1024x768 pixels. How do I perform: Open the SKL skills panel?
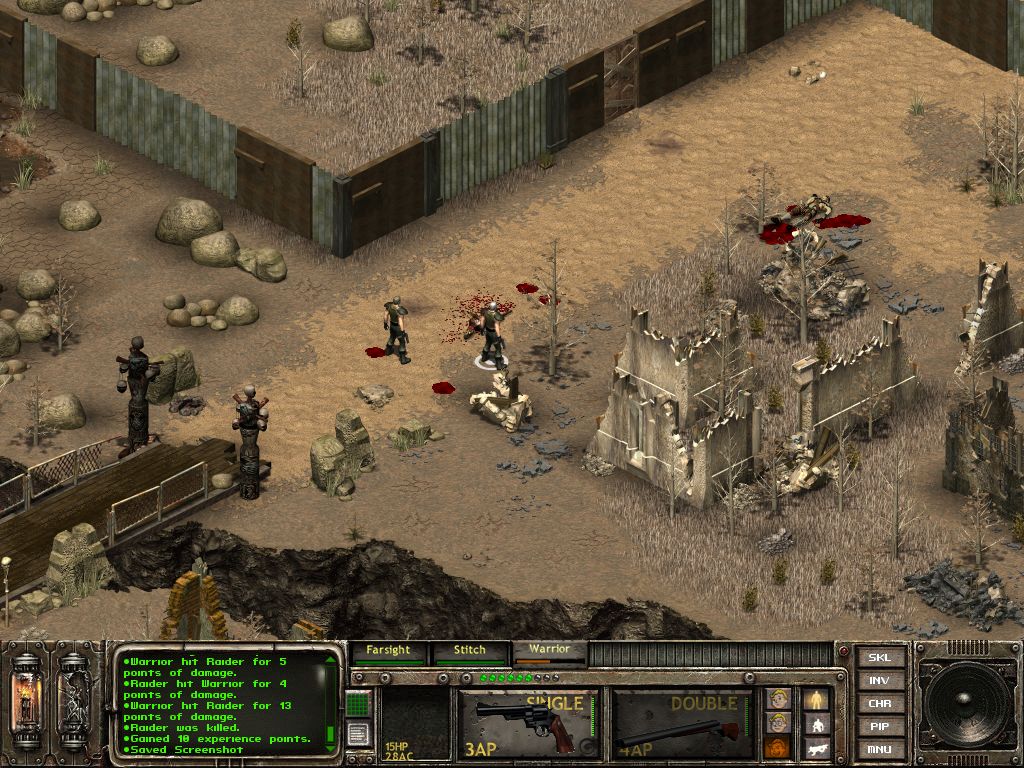click(879, 658)
